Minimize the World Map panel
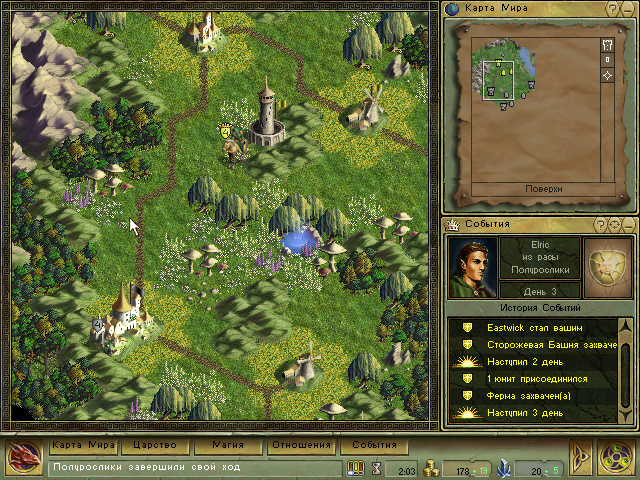 coord(627,9)
